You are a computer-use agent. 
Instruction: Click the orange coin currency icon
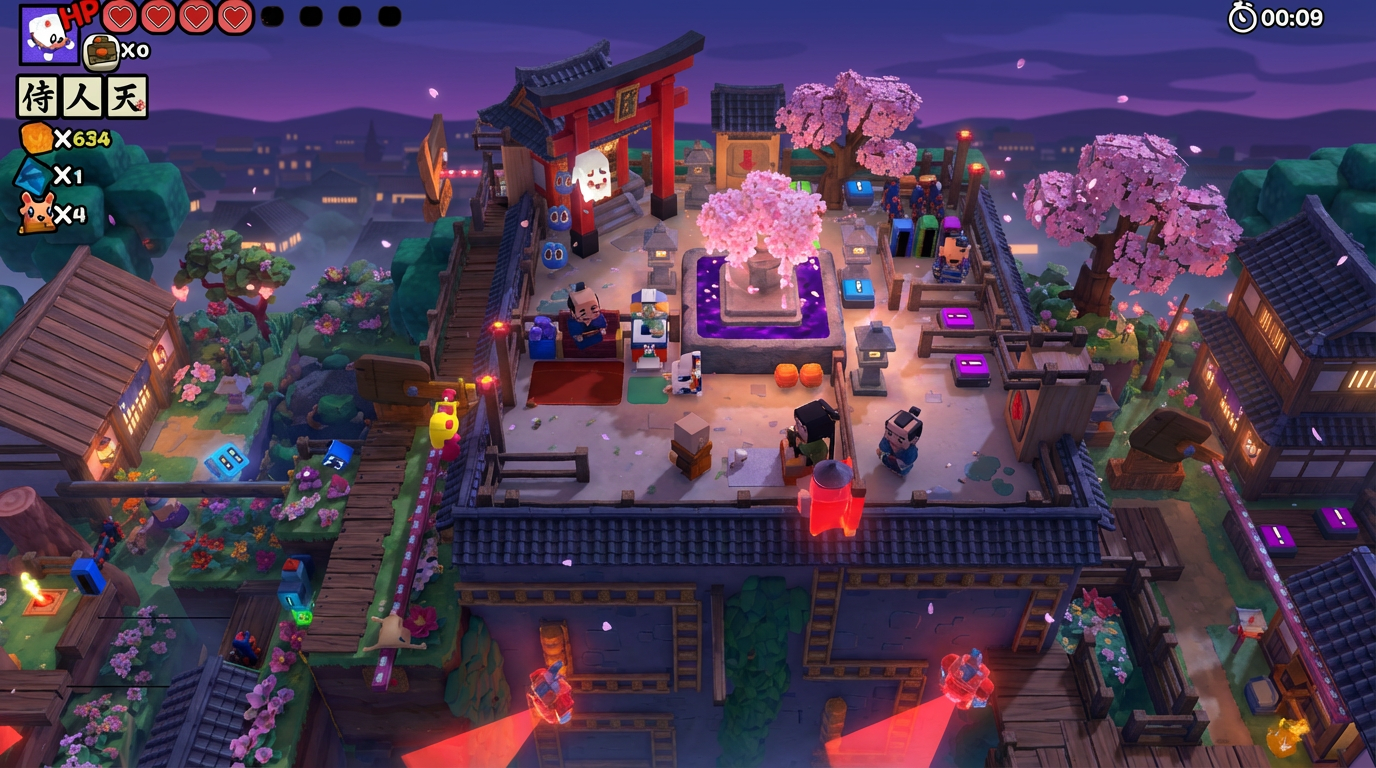(36, 138)
